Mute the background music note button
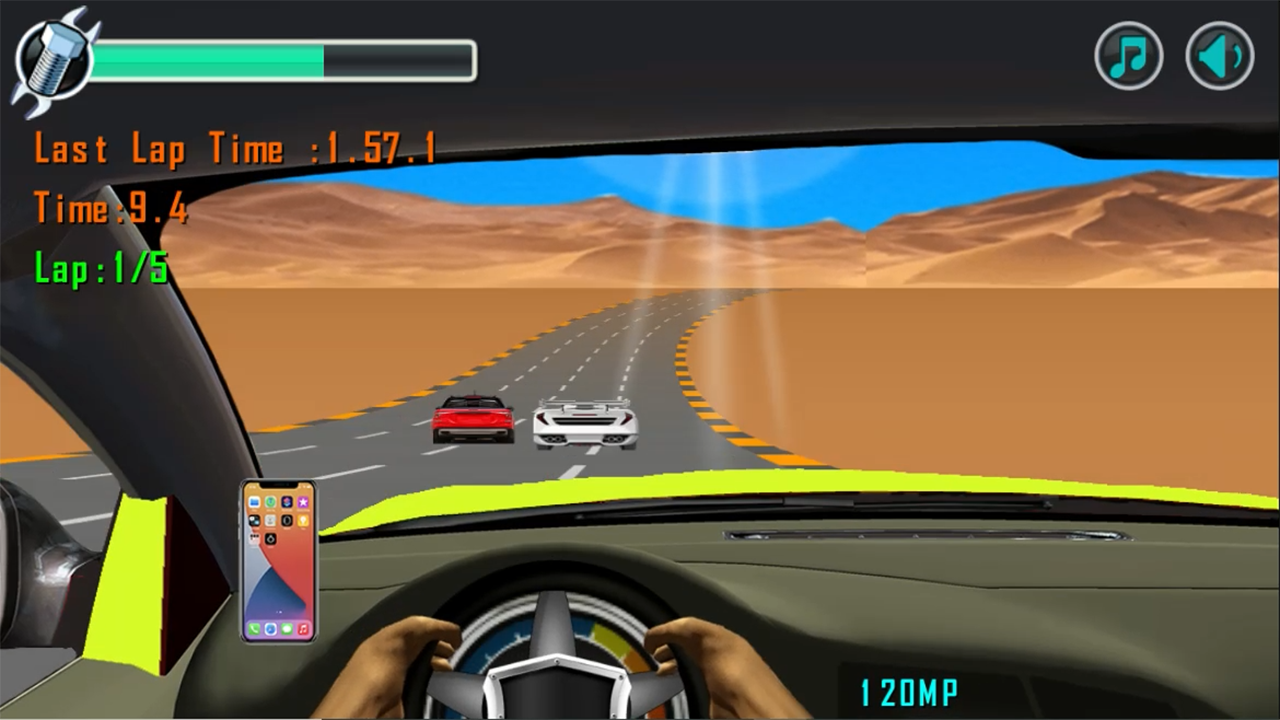The width and height of the screenshot is (1280, 720). [1129, 56]
